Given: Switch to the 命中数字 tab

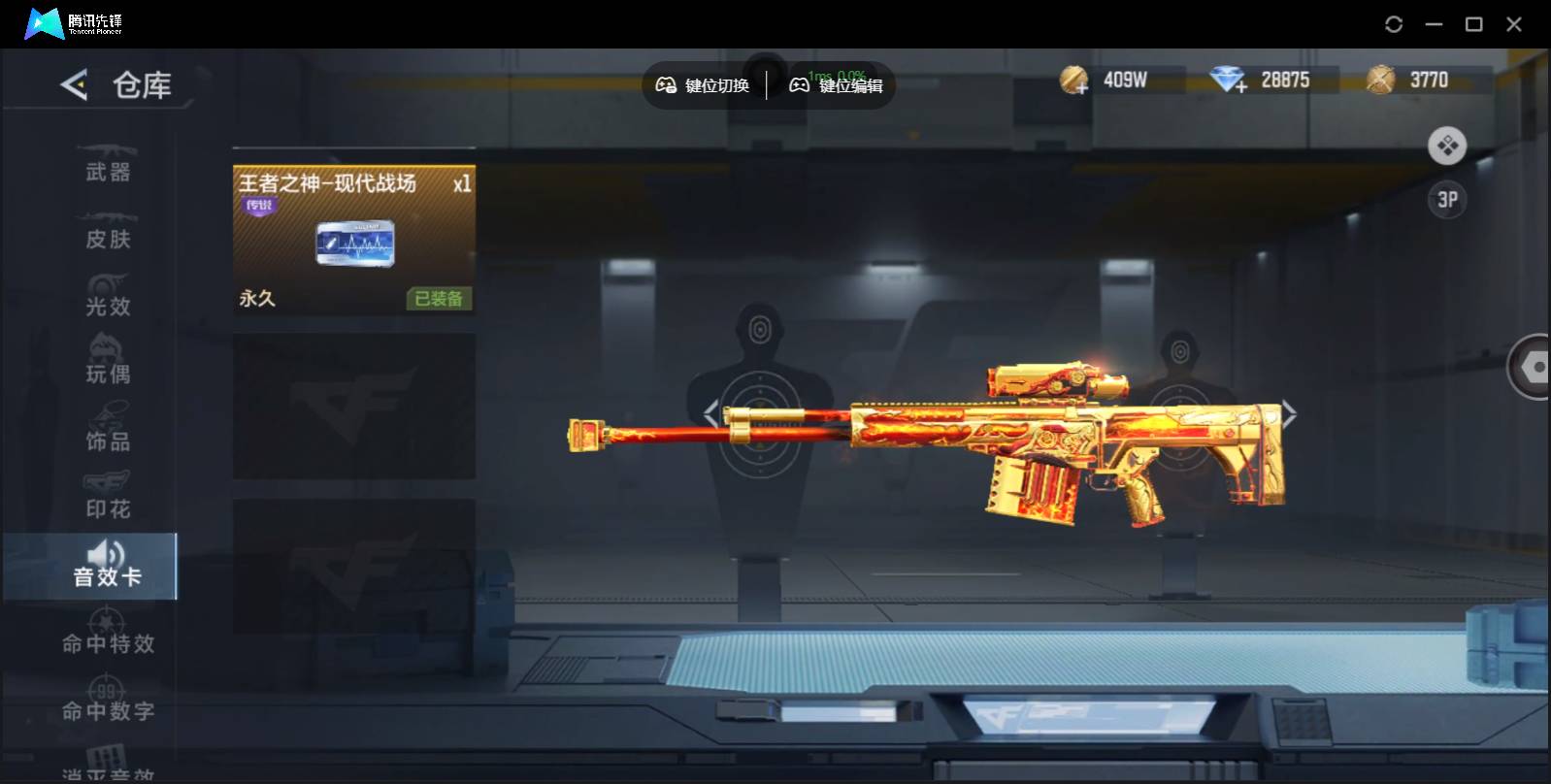Looking at the screenshot, I should [x=107, y=703].
